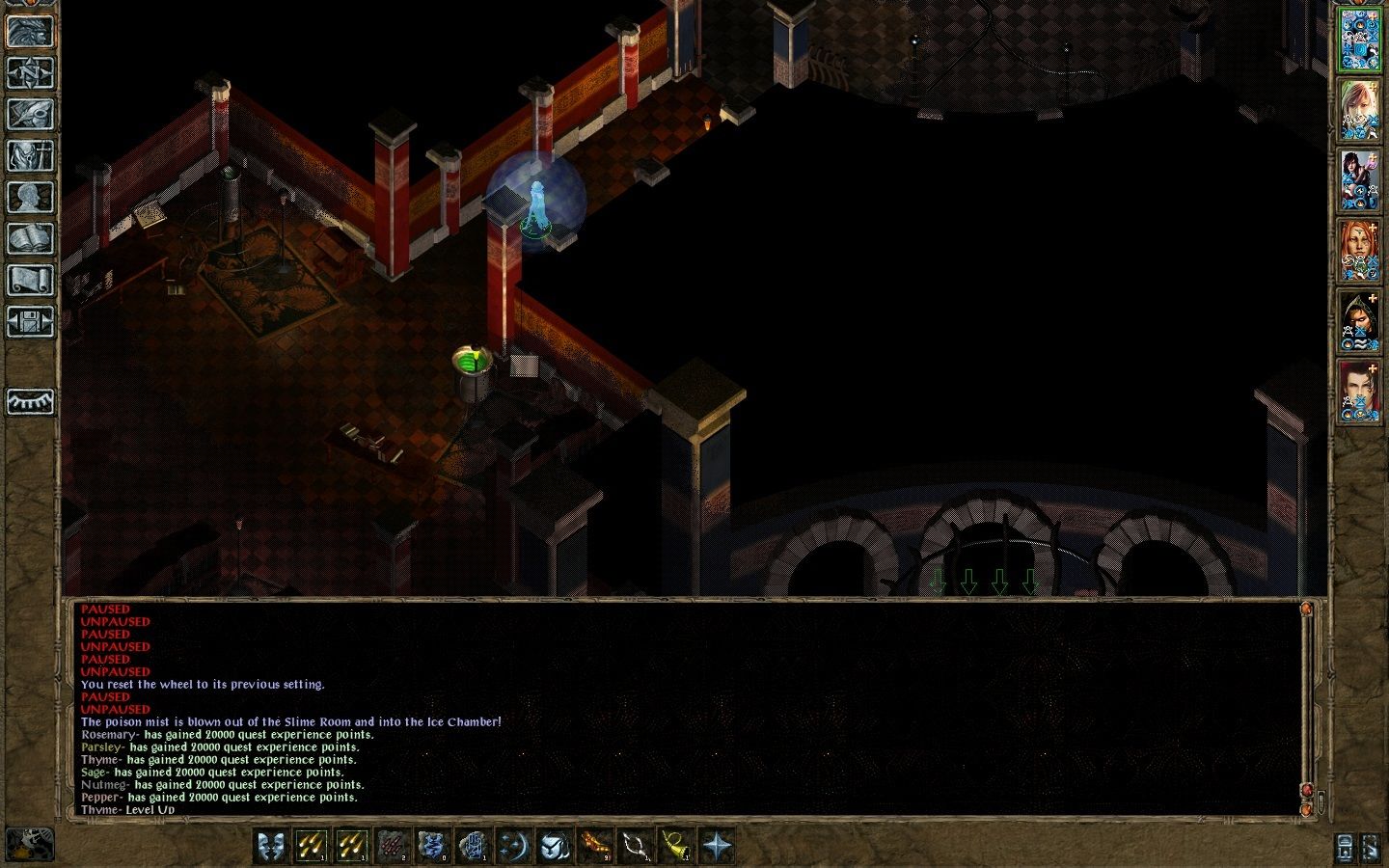1389x868 pixels.
Task: Select the hooded character portrait
Action: pyautogui.click(x=1360, y=322)
